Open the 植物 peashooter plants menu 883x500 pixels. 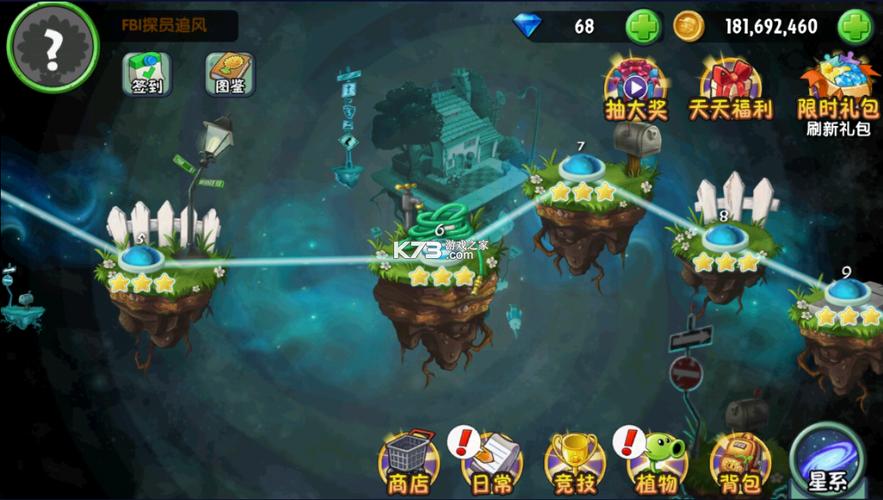[x=657, y=462]
